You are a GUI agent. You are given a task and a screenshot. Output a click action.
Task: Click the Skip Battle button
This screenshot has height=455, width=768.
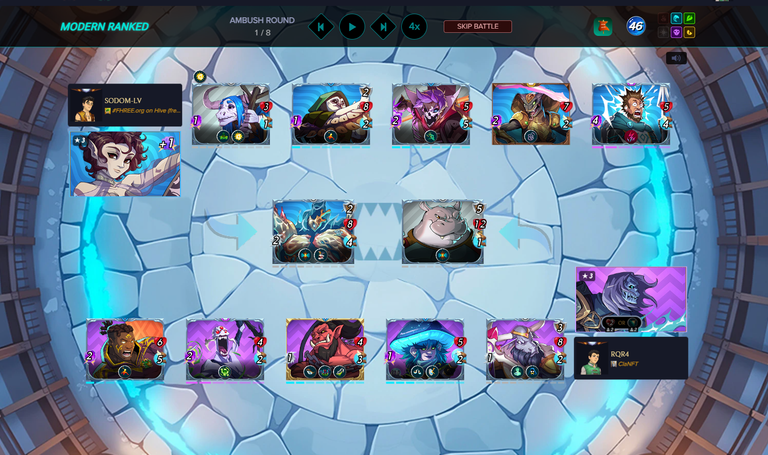477,27
